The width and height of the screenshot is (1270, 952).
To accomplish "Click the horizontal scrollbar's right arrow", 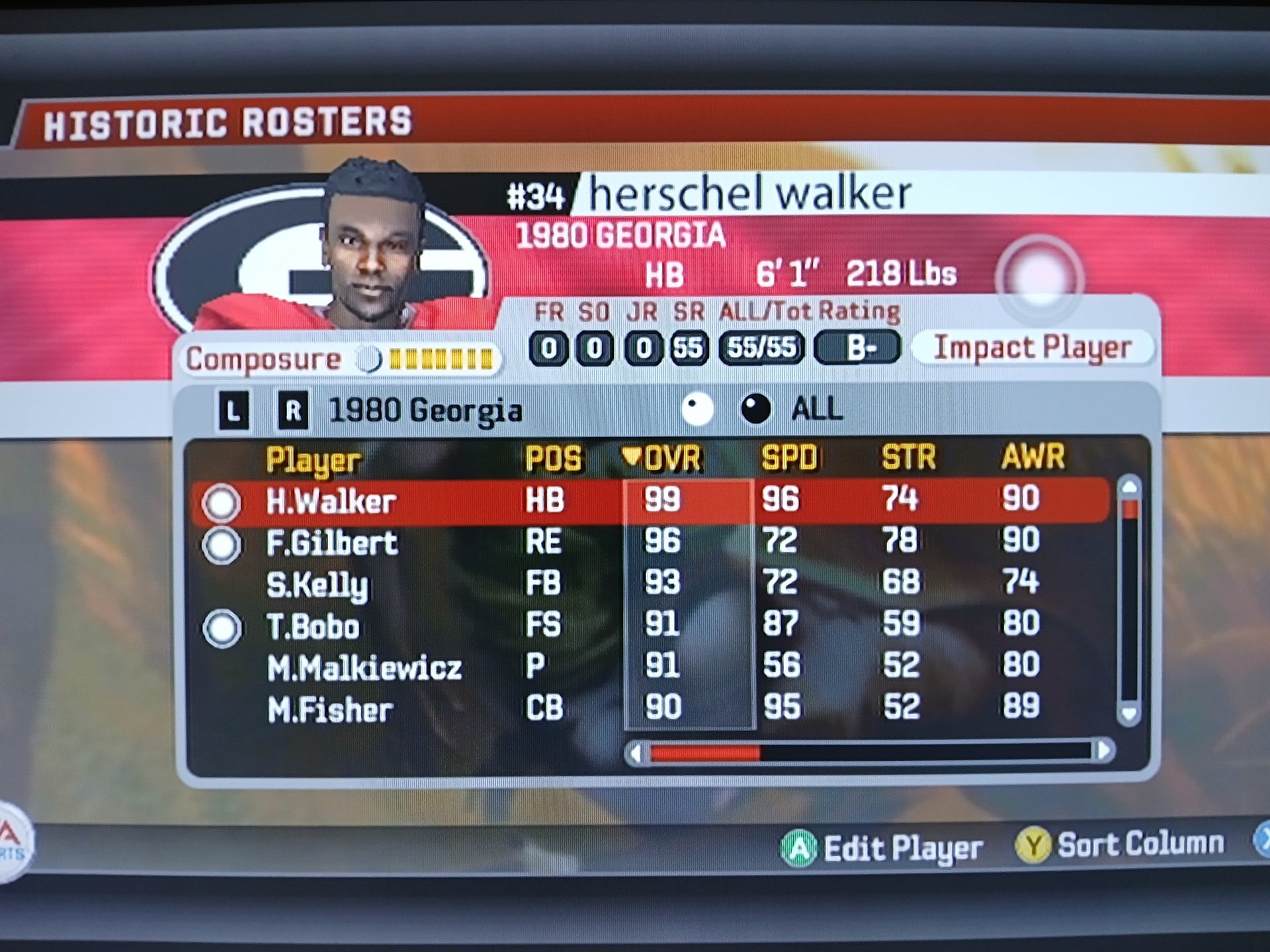I will coord(1103,751).
